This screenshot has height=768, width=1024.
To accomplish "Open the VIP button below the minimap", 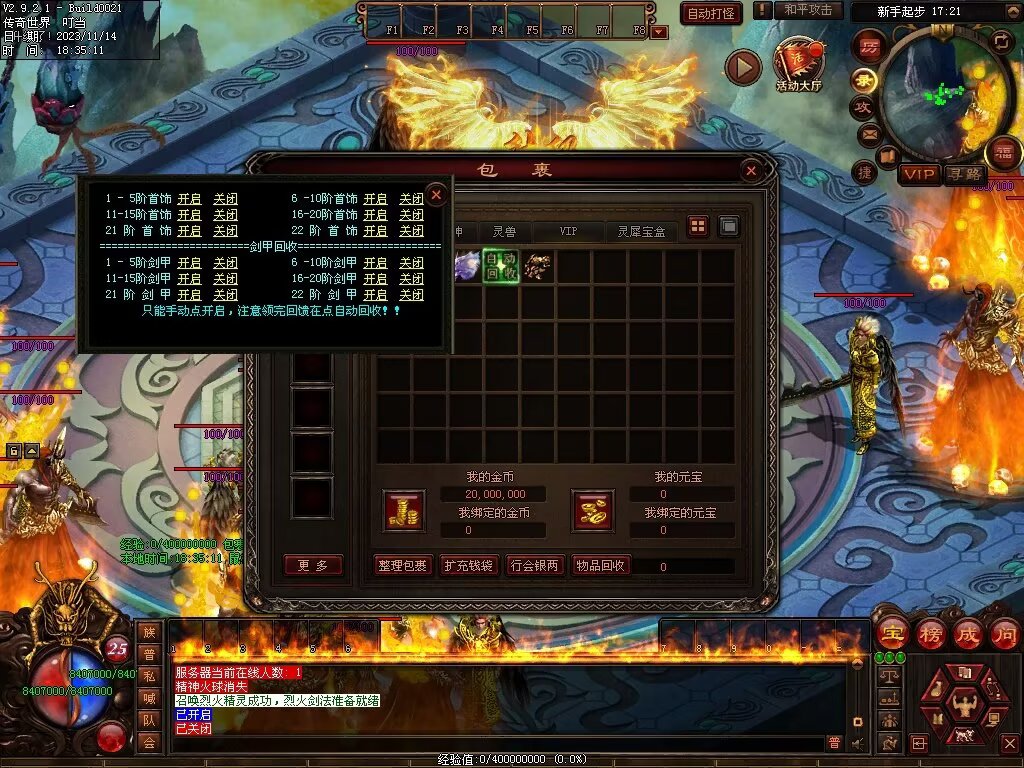I will [x=919, y=174].
